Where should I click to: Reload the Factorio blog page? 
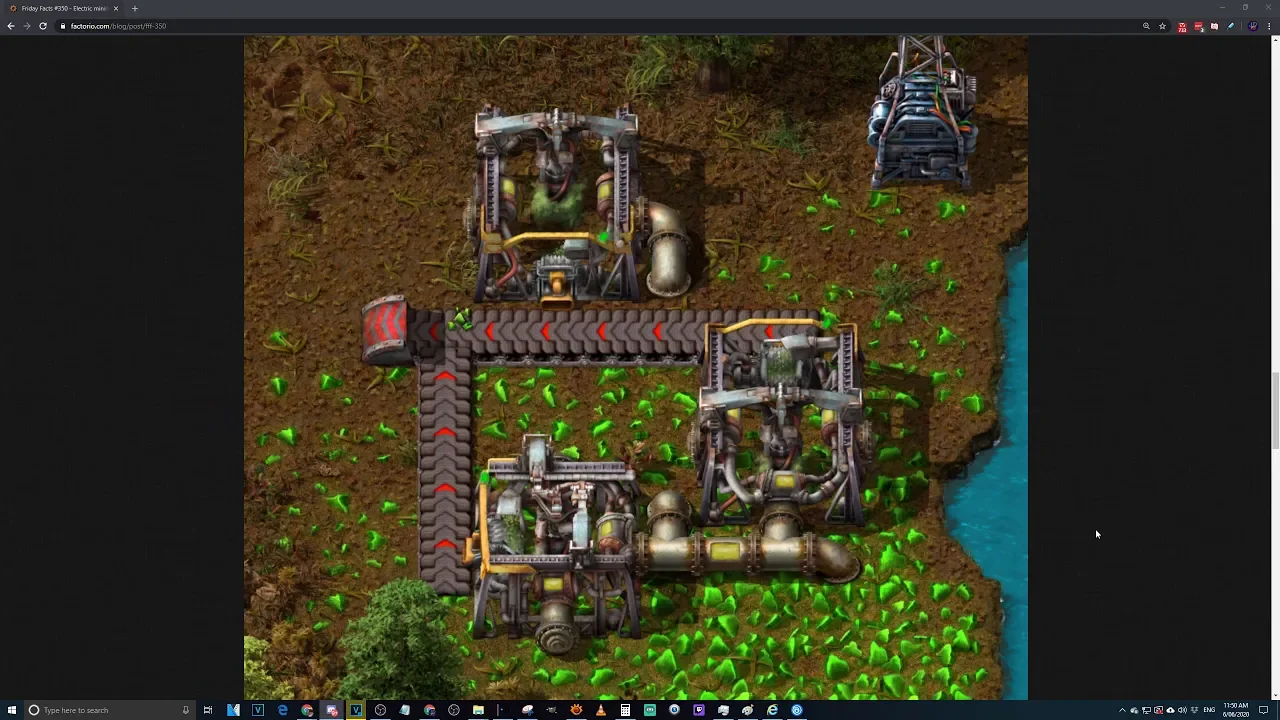(x=43, y=26)
